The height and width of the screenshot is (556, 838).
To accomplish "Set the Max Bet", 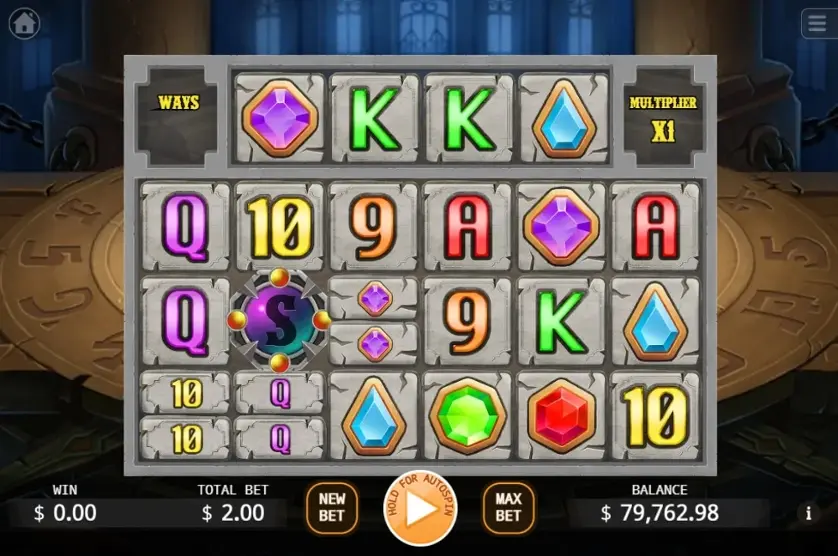I will (508, 508).
